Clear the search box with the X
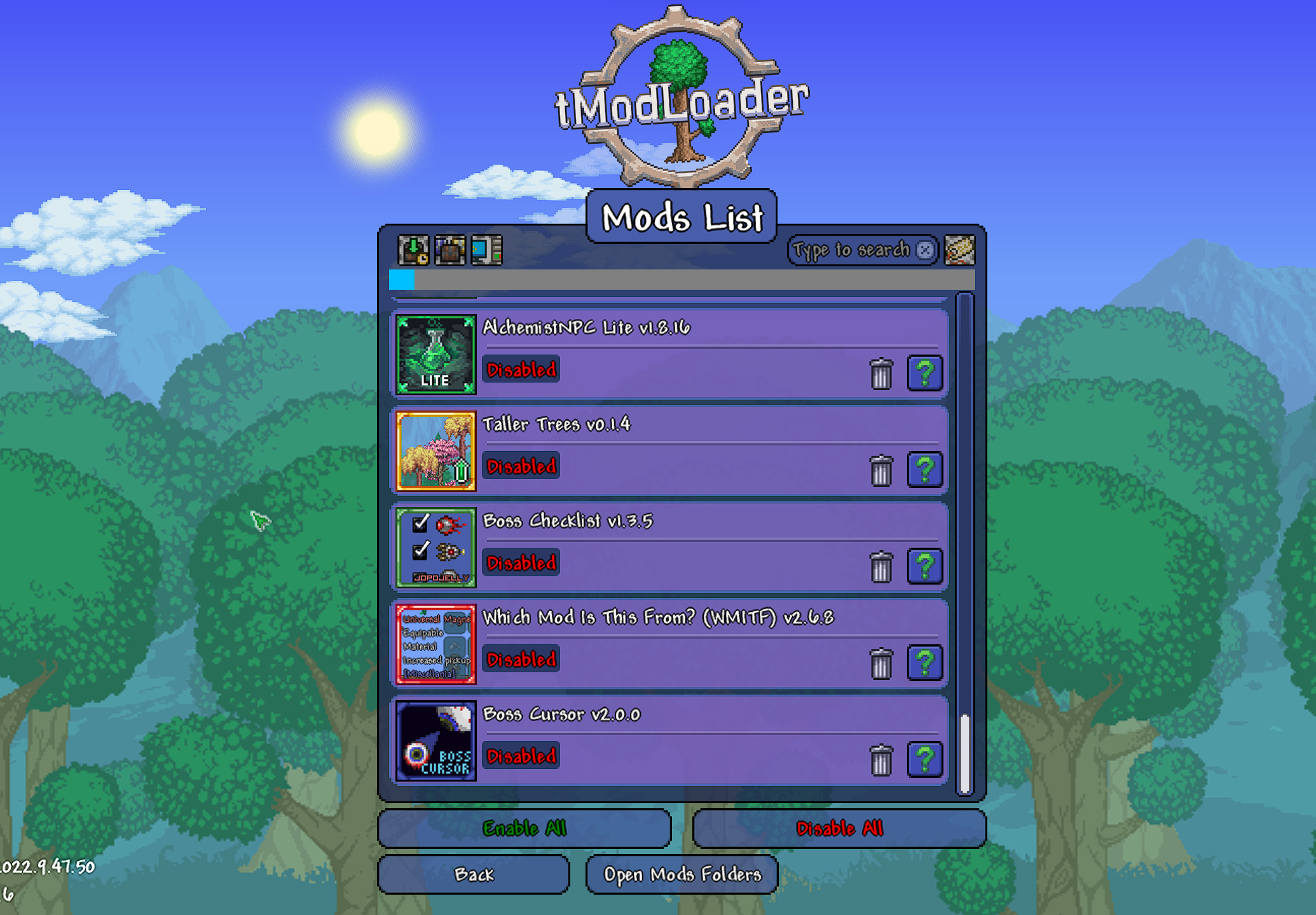 click(925, 250)
